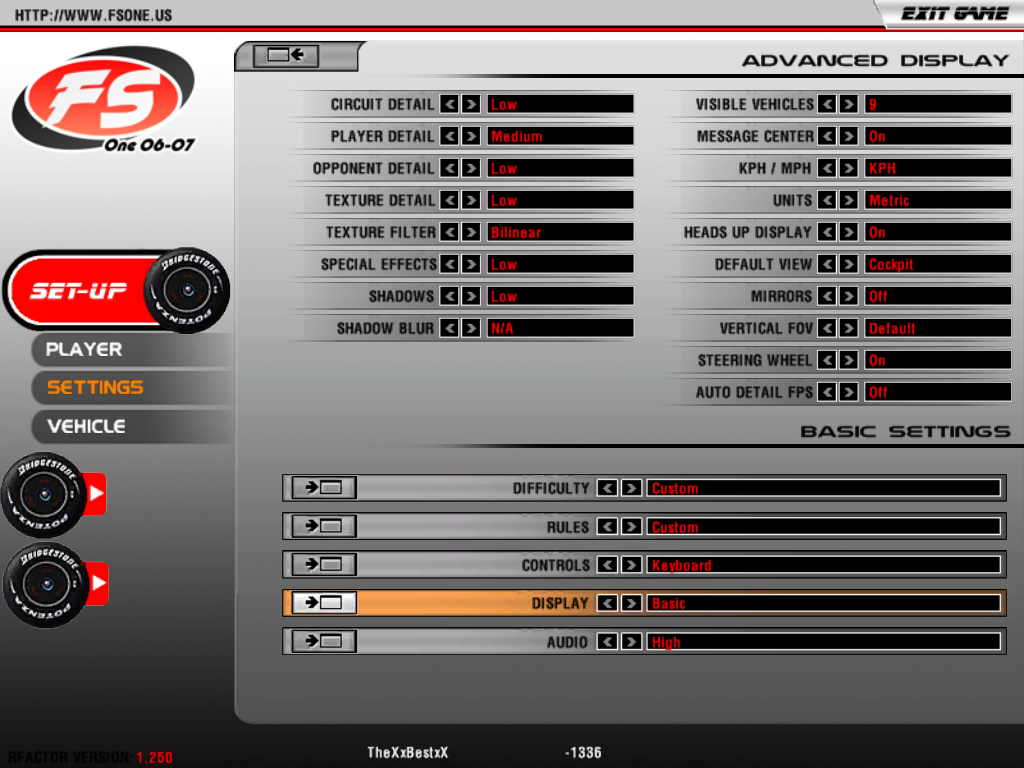Viewport: 1024px width, 768px height.
Task: Open the Vehicle menu entry
Action: 86,426
